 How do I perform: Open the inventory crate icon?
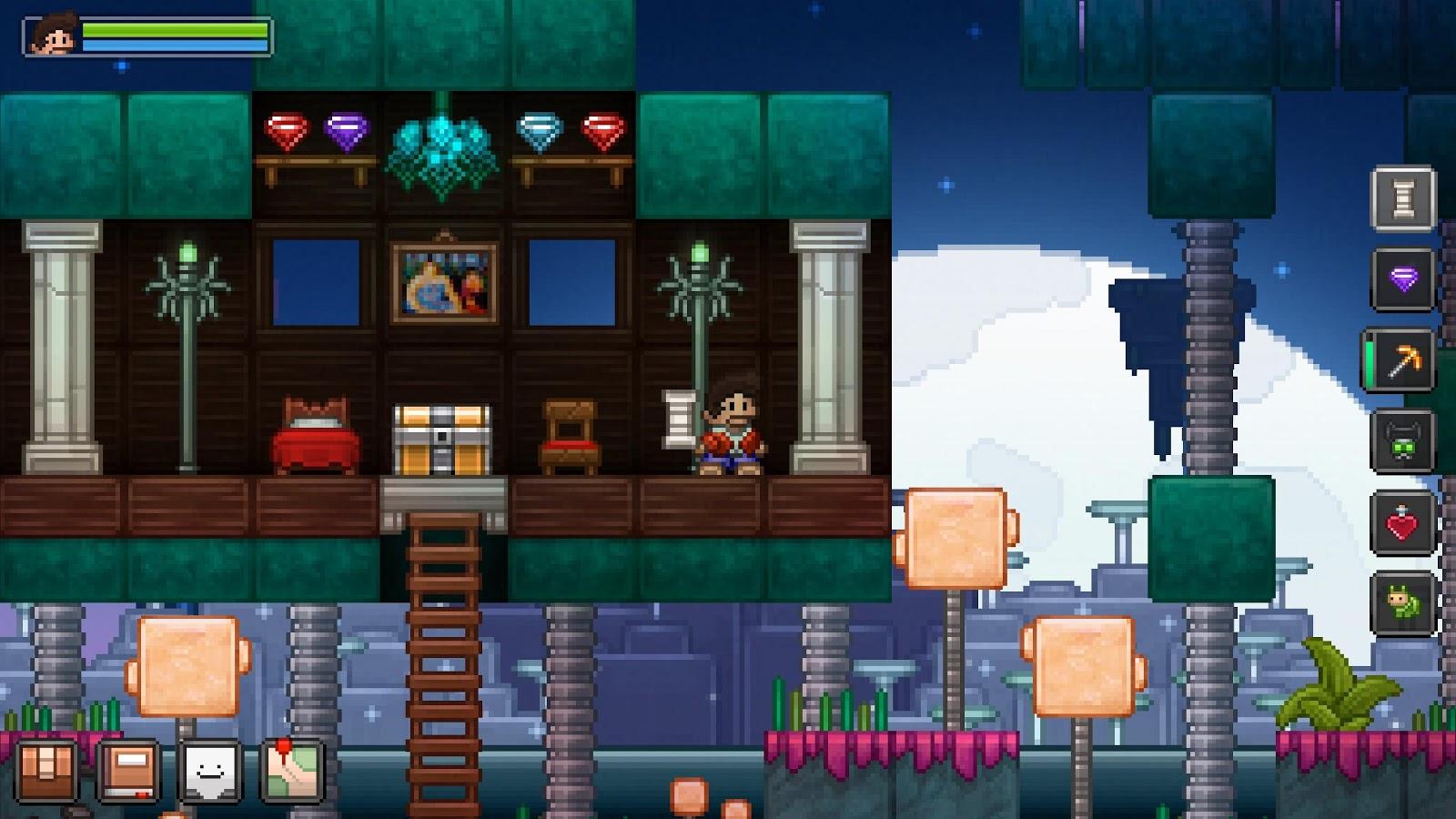point(48,769)
